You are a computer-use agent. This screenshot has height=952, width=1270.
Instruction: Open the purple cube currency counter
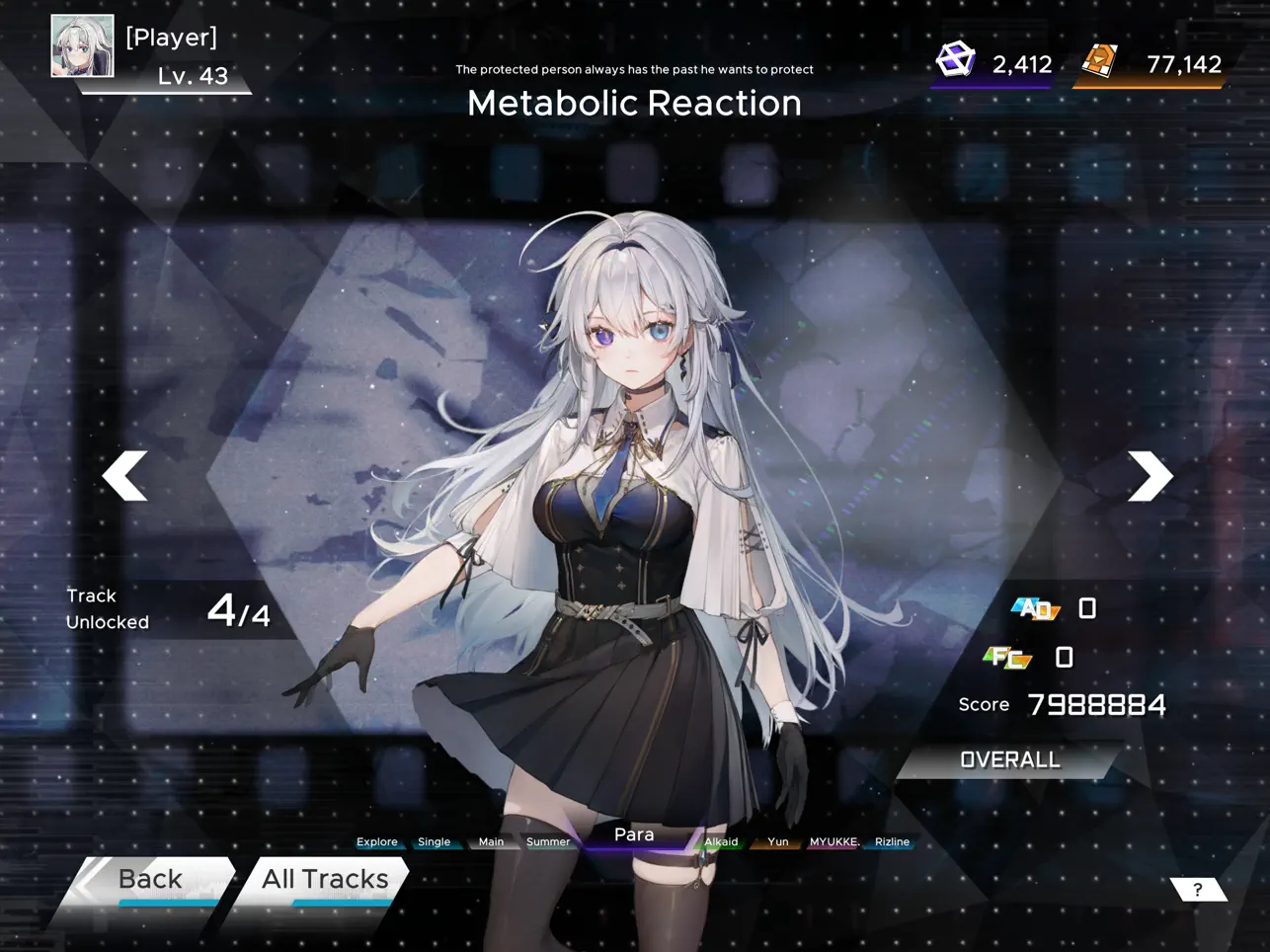coord(992,64)
